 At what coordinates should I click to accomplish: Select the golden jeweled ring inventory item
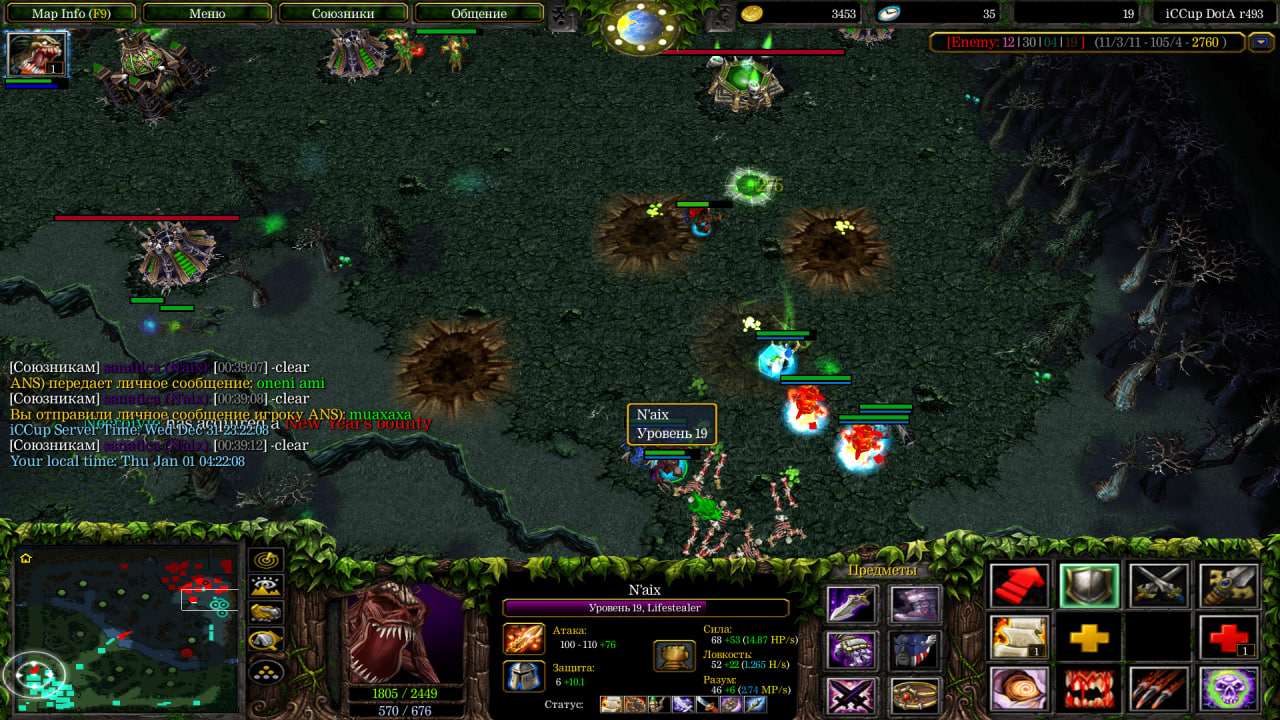pyautogui.click(x=915, y=695)
